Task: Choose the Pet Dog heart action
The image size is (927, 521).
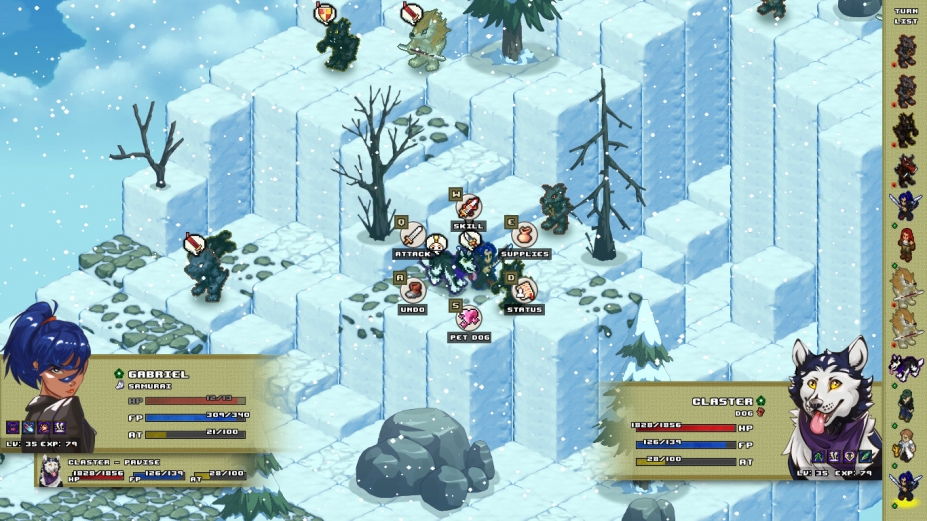Action: coord(468,319)
